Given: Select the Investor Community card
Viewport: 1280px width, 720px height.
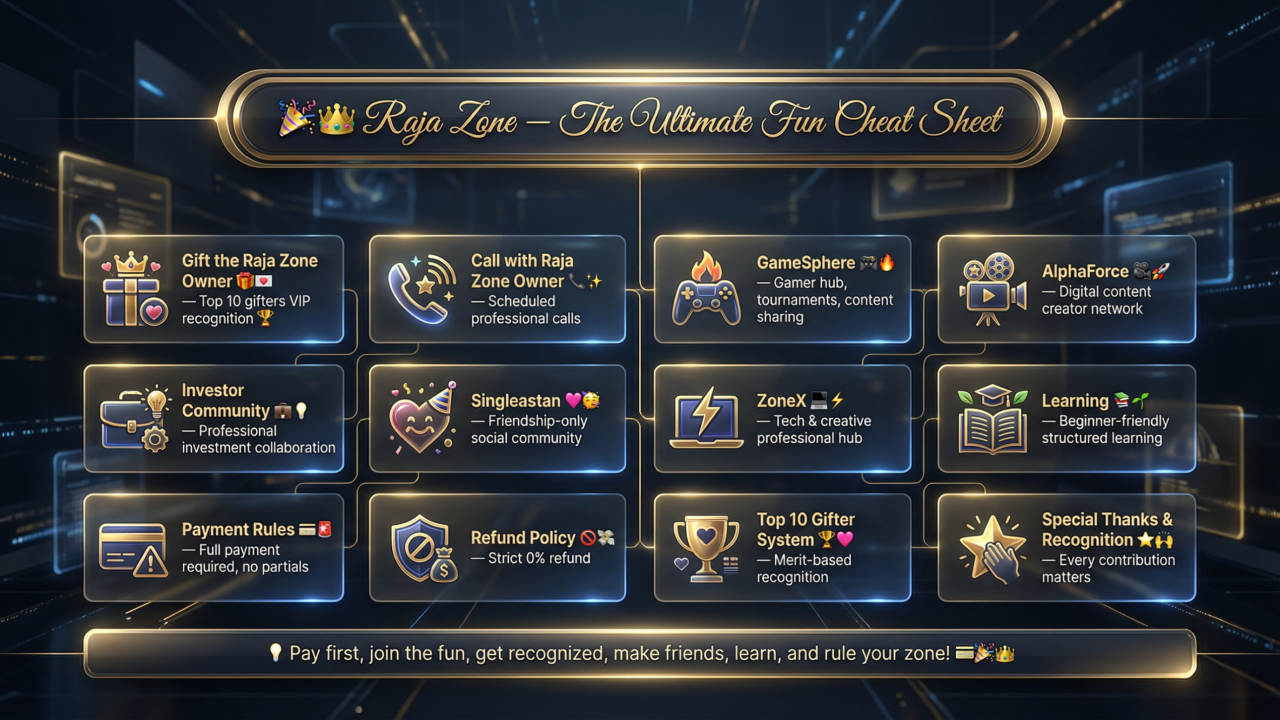Looking at the screenshot, I should tap(213, 418).
